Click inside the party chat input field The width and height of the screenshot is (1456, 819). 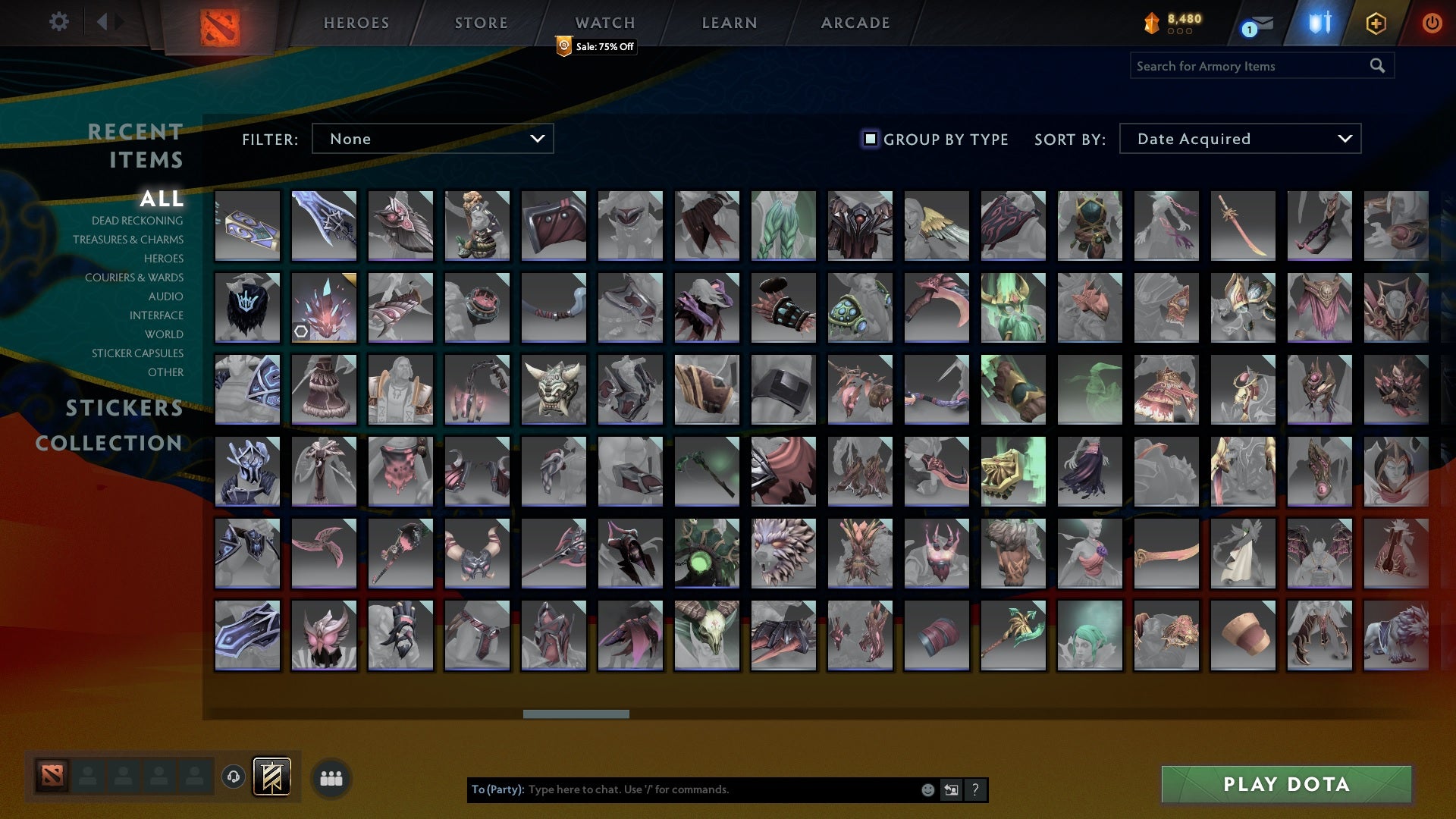tap(720, 789)
